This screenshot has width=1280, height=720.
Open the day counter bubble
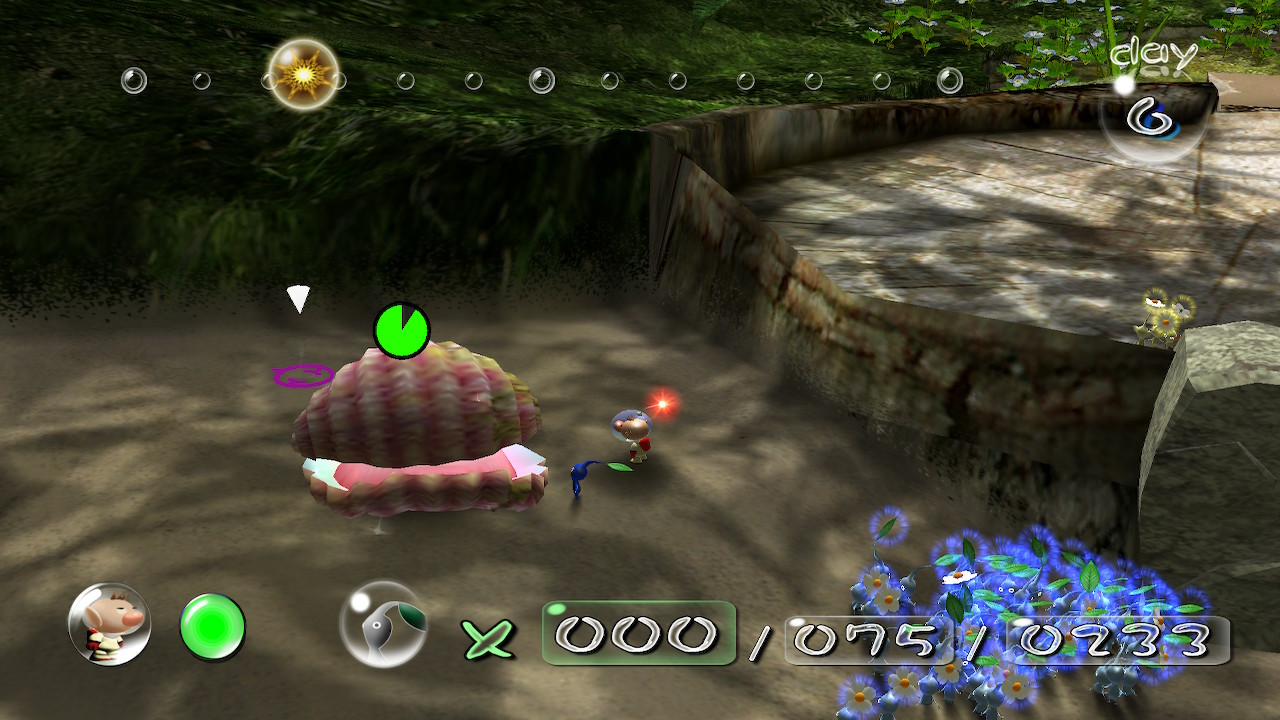click(x=1153, y=116)
